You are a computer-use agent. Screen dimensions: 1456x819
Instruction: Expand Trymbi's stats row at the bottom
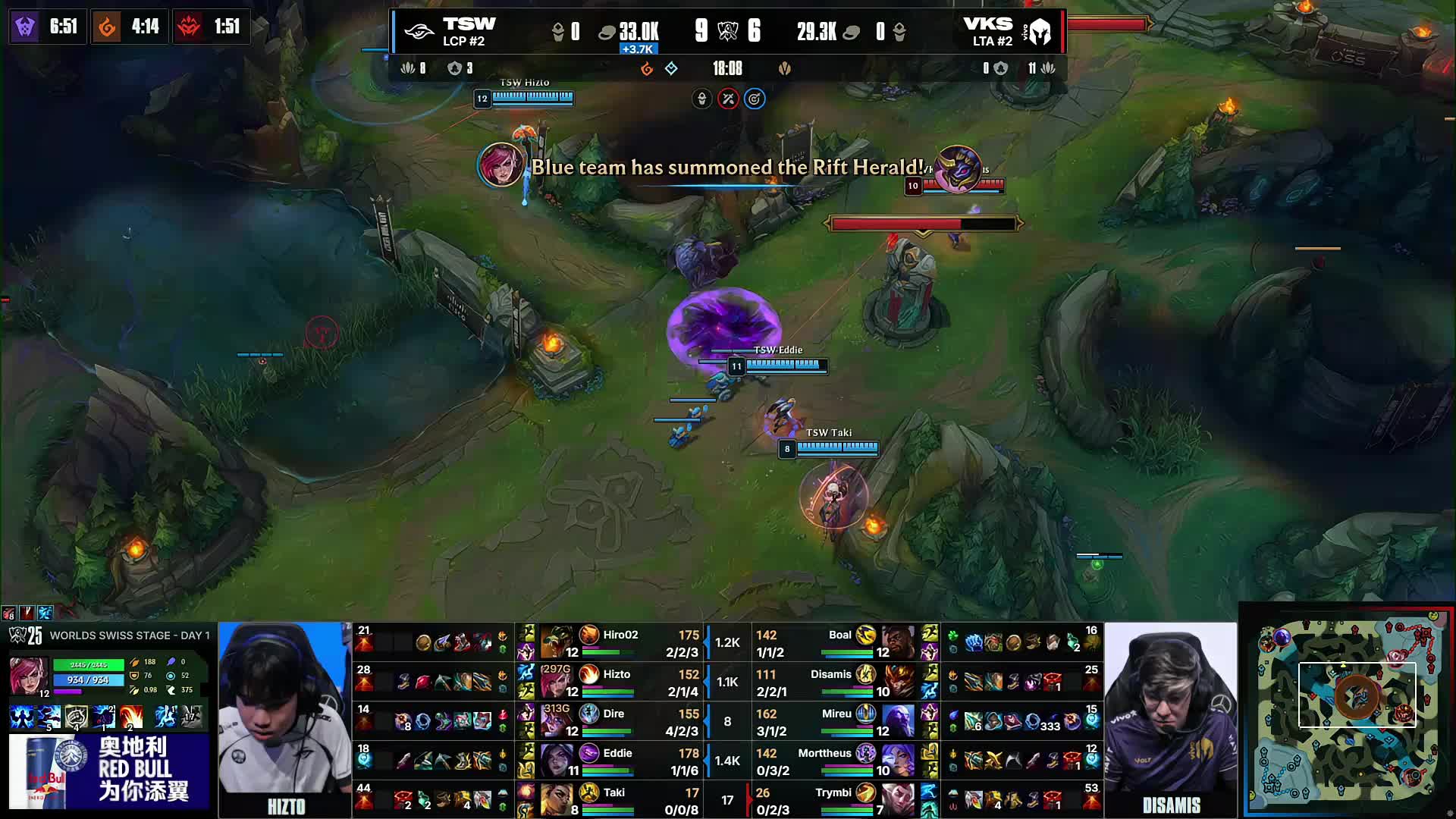pyautogui.click(x=834, y=800)
